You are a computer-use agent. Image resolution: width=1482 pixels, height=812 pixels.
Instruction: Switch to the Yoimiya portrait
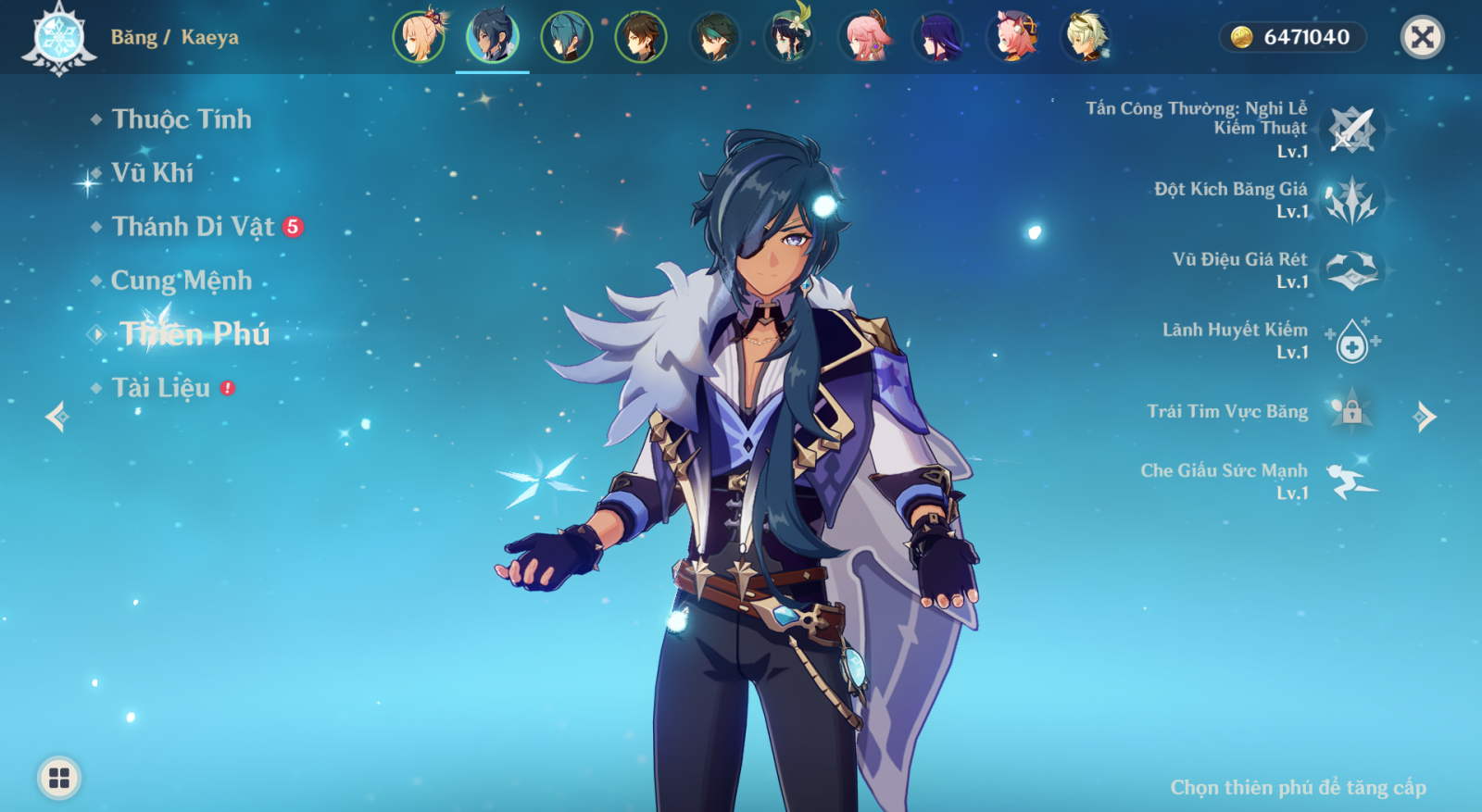click(x=419, y=37)
